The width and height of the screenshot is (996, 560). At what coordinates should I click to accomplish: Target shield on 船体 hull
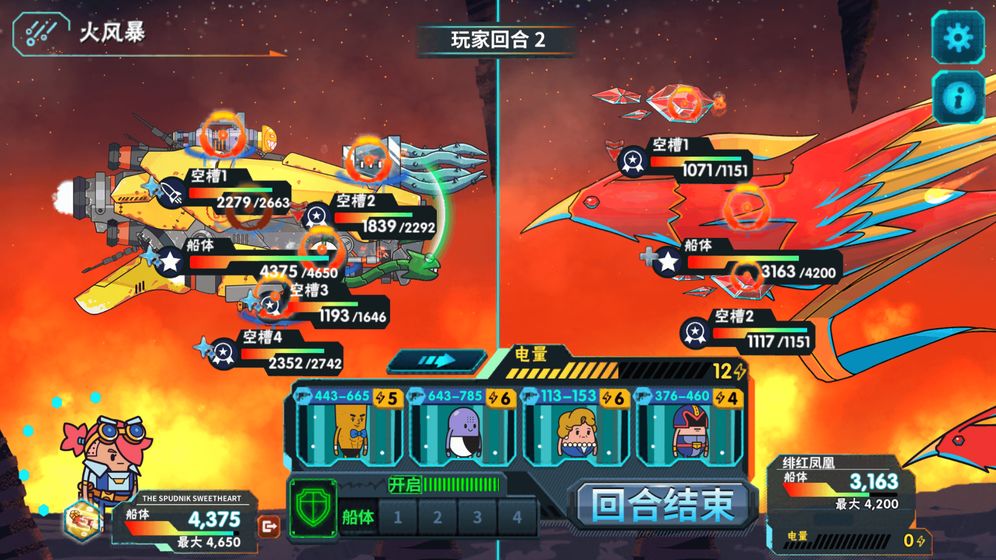pyautogui.click(x=358, y=517)
